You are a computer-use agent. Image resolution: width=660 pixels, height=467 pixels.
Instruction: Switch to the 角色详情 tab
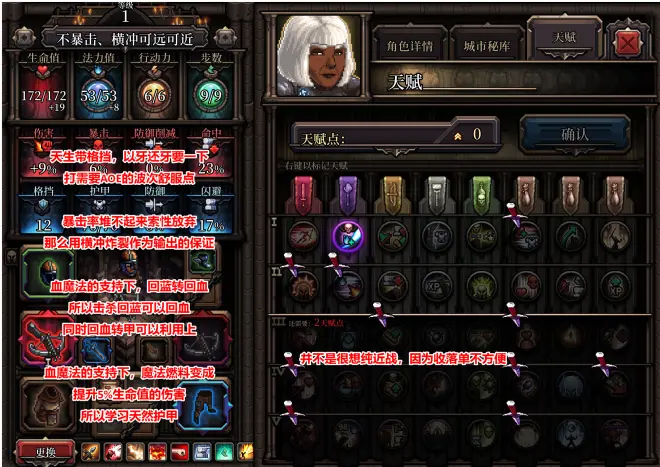pos(409,45)
